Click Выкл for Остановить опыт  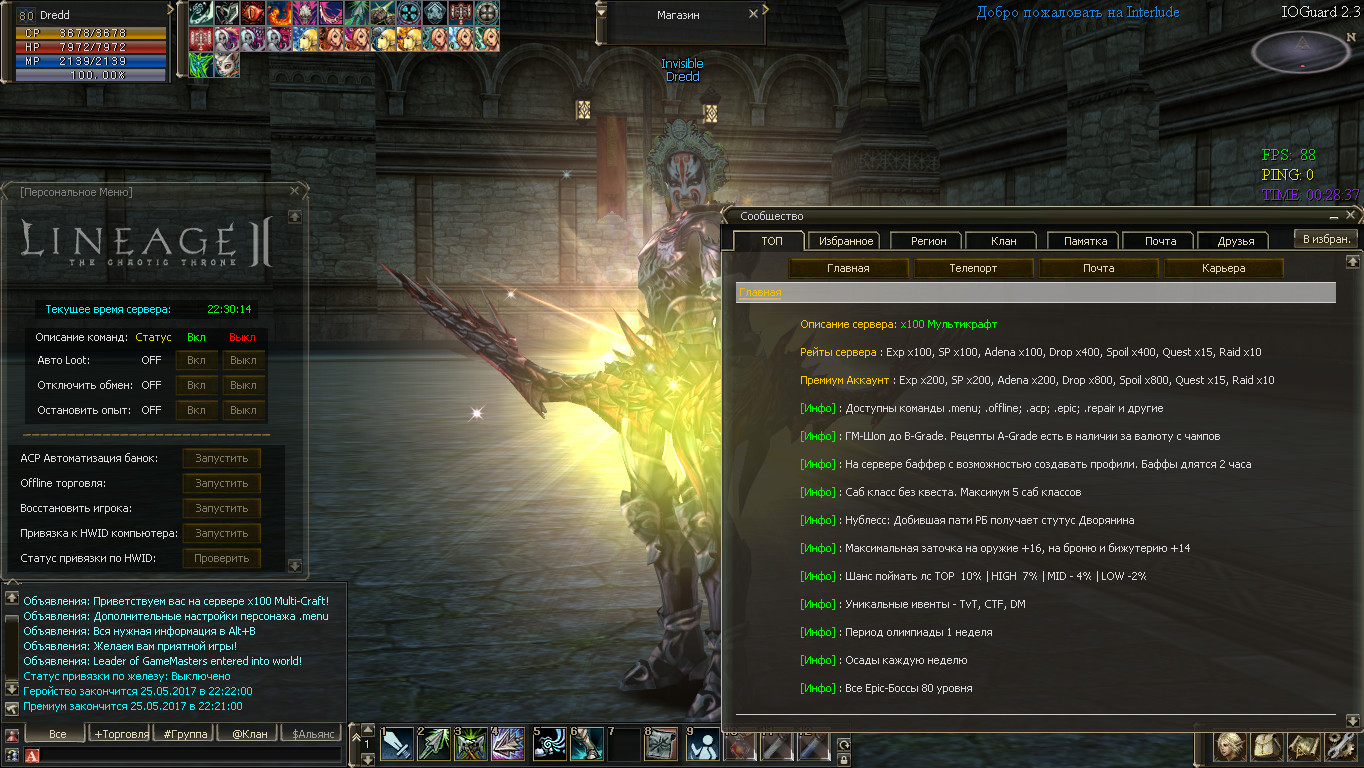(243, 410)
